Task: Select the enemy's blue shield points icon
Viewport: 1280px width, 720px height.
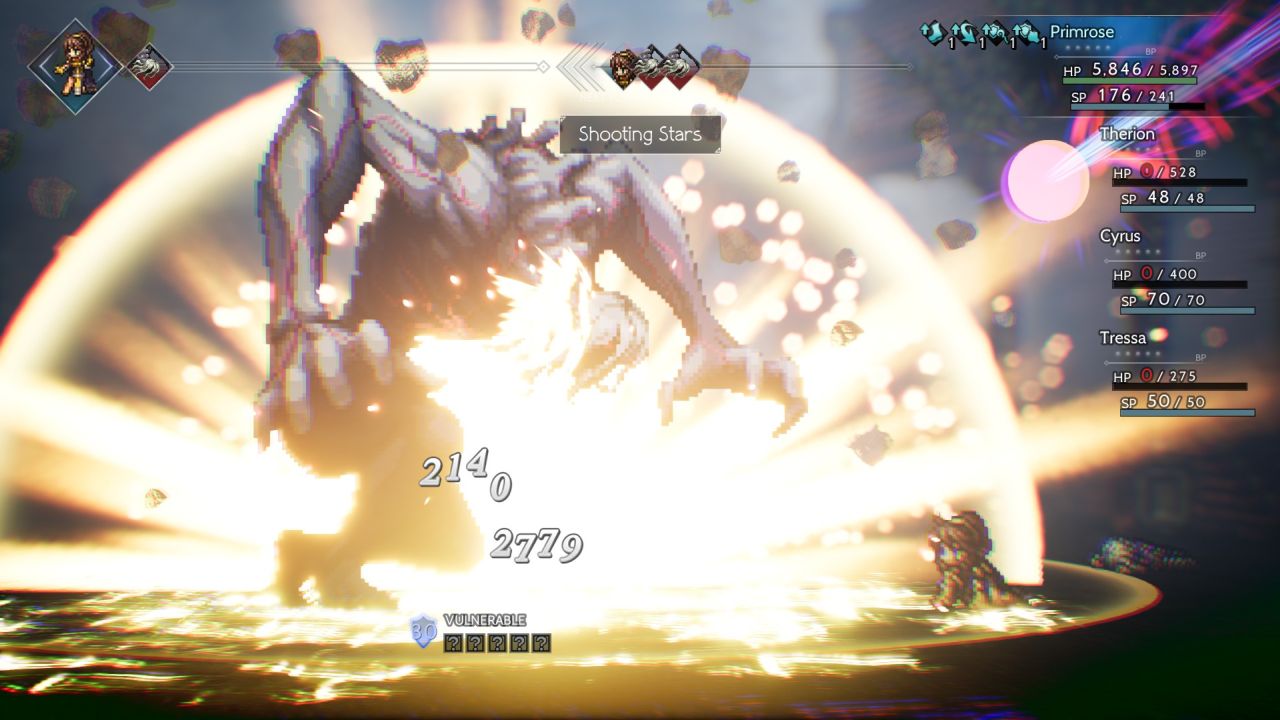Action: 424,631
